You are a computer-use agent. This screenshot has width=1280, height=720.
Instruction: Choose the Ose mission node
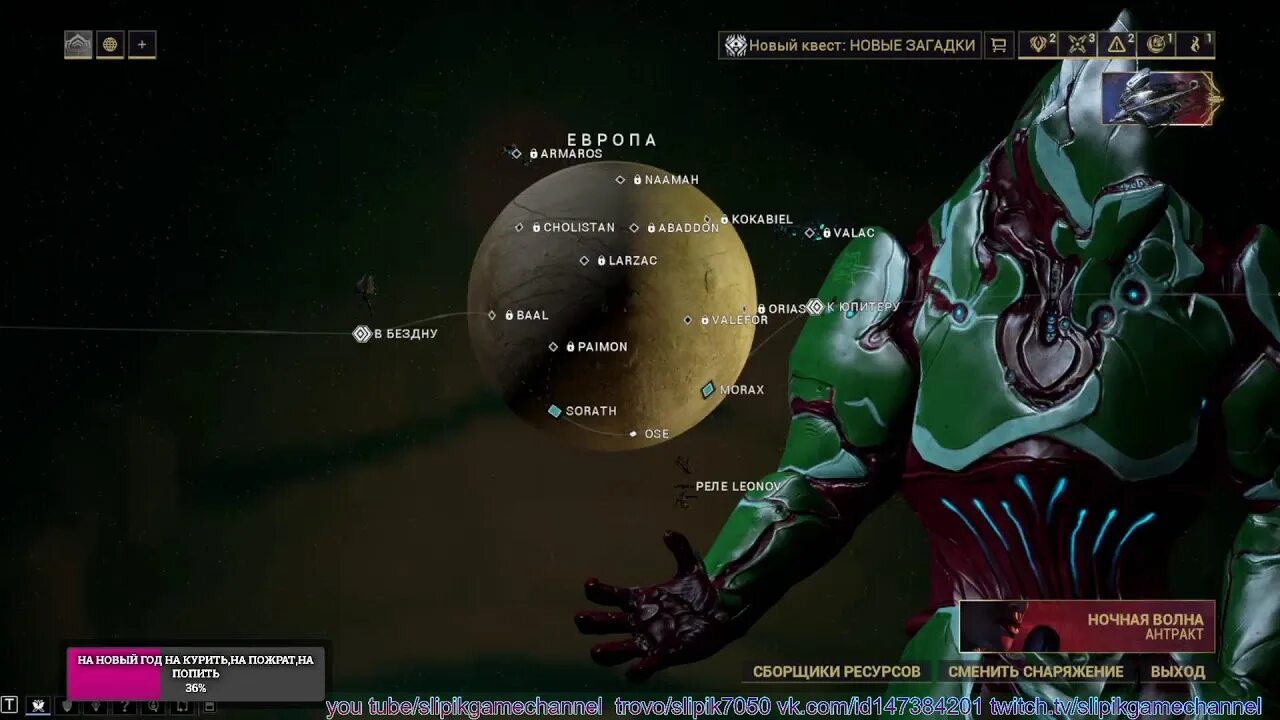pos(633,434)
